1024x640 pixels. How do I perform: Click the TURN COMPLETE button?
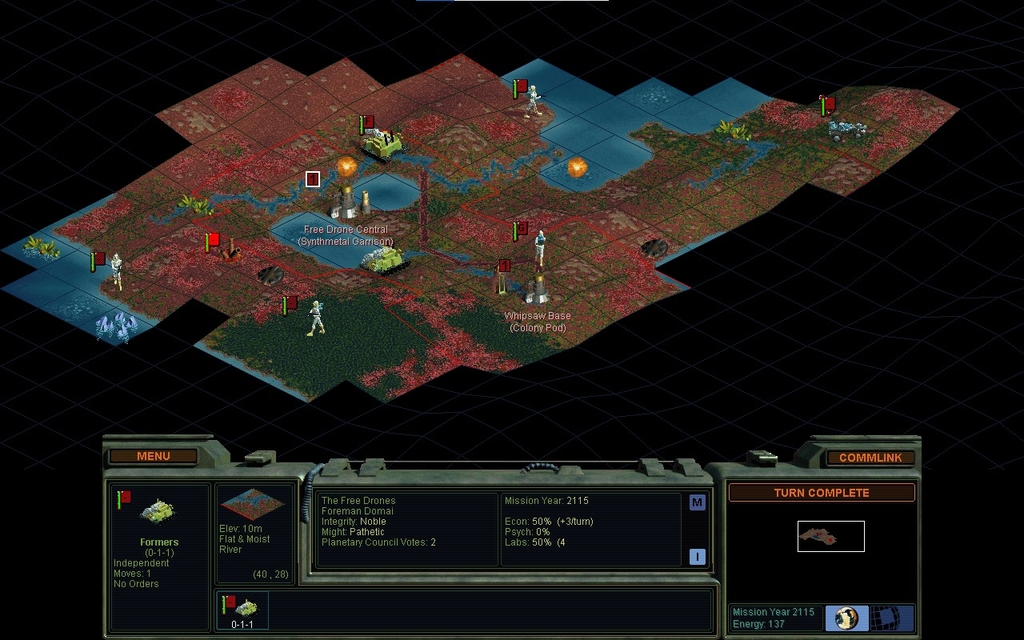pos(821,493)
